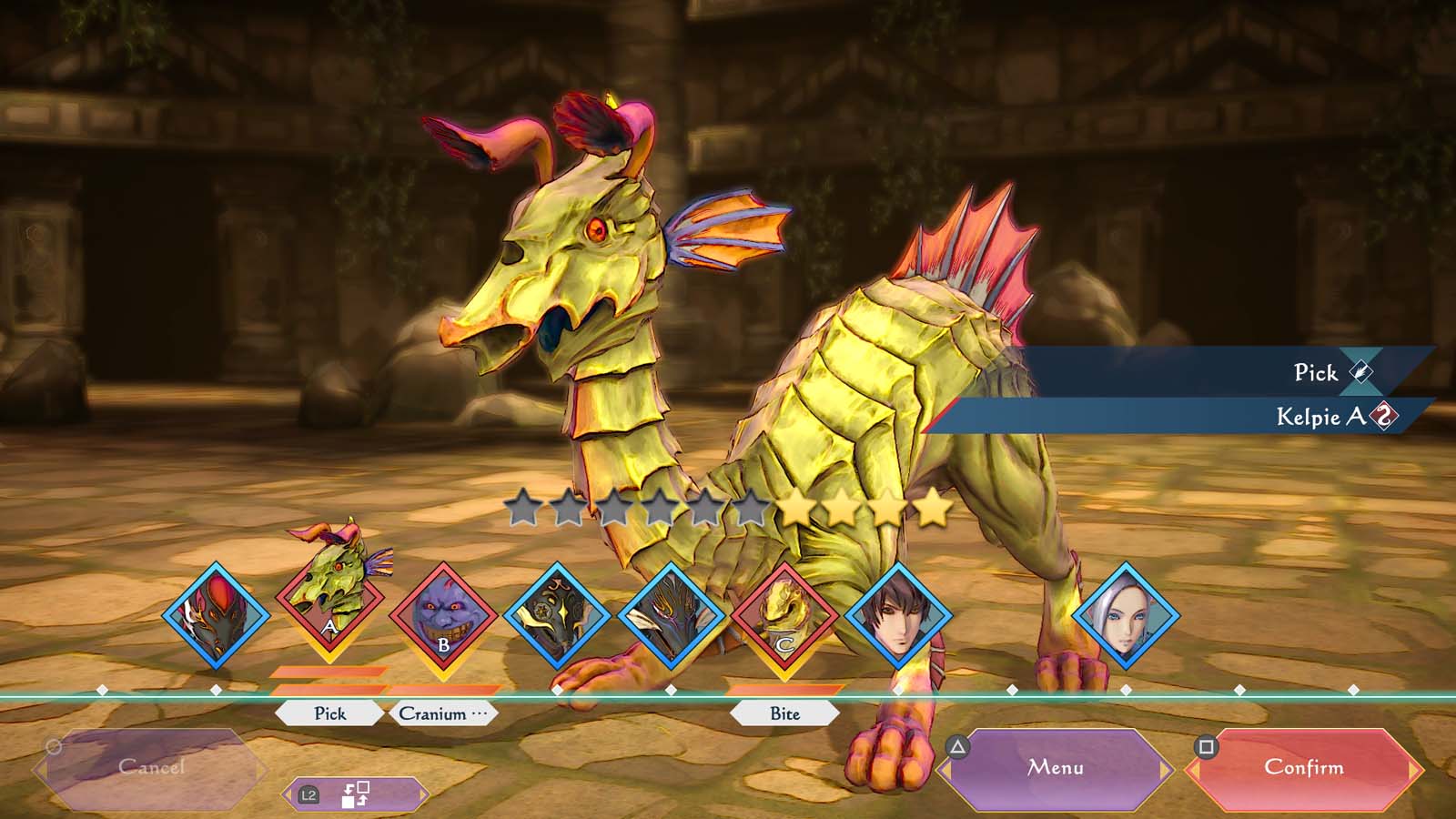The image size is (1456, 819).
Task: Select the red-masked ally portrait
Action: coord(216,616)
